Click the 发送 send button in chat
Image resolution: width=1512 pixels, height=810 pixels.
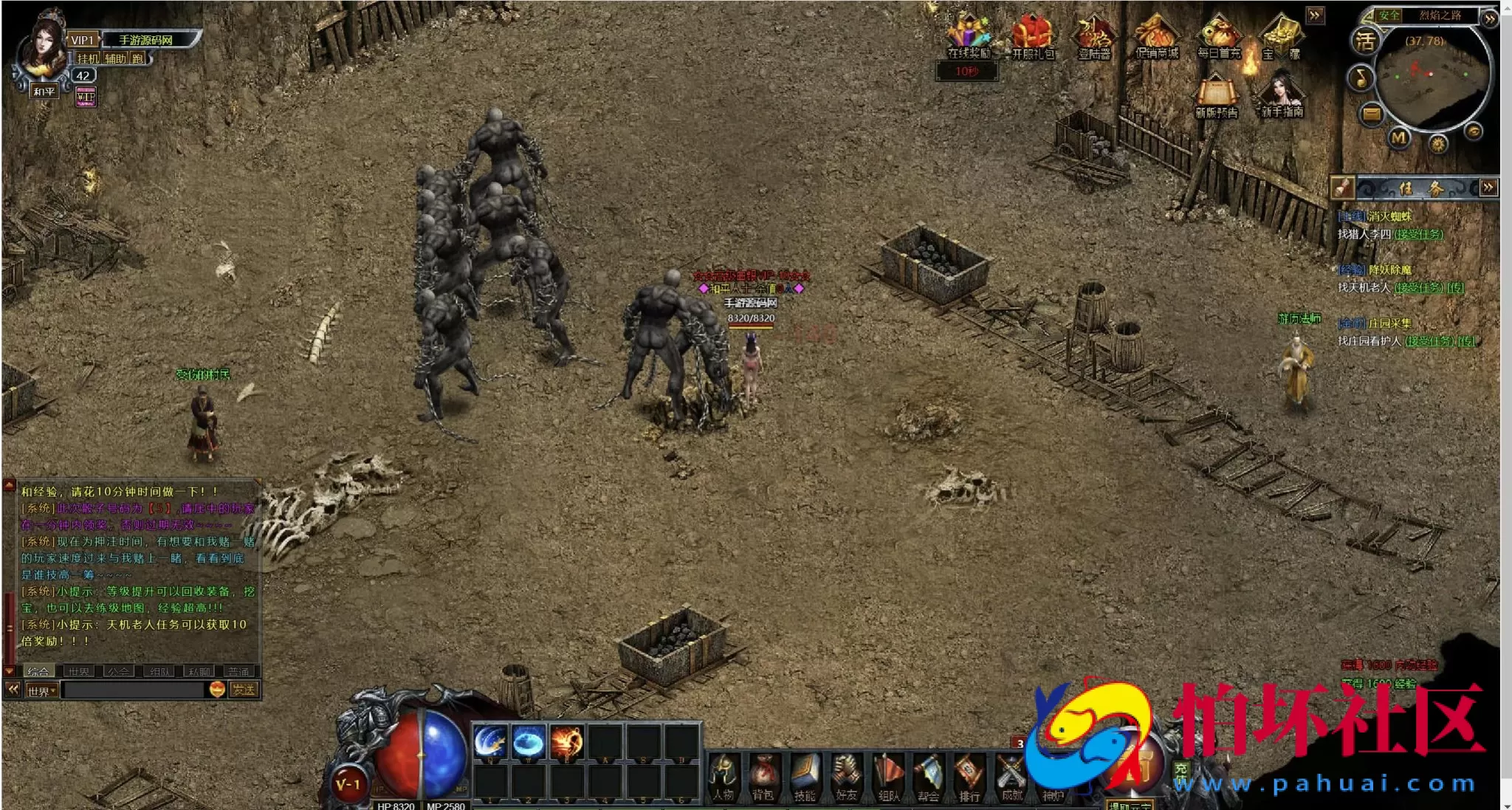pyautogui.click(x=244, y=690)
